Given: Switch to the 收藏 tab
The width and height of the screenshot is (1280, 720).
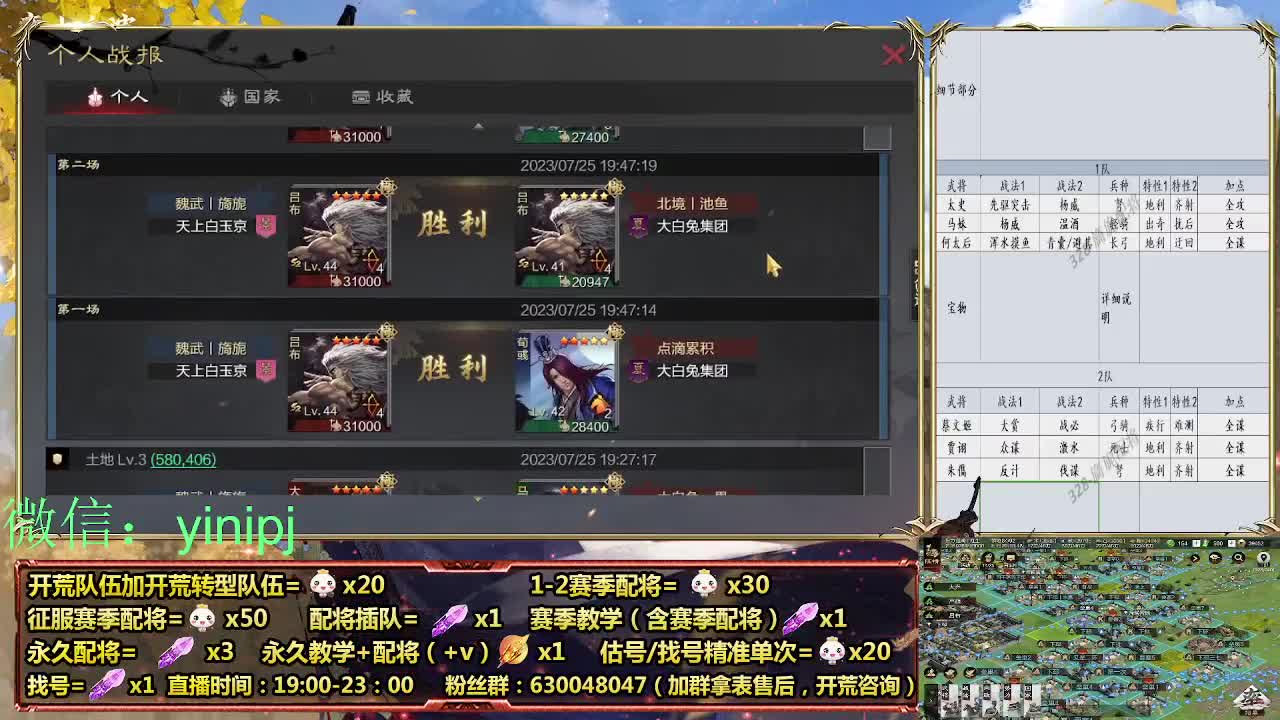Looking at the screenshot, I should 384,97.
